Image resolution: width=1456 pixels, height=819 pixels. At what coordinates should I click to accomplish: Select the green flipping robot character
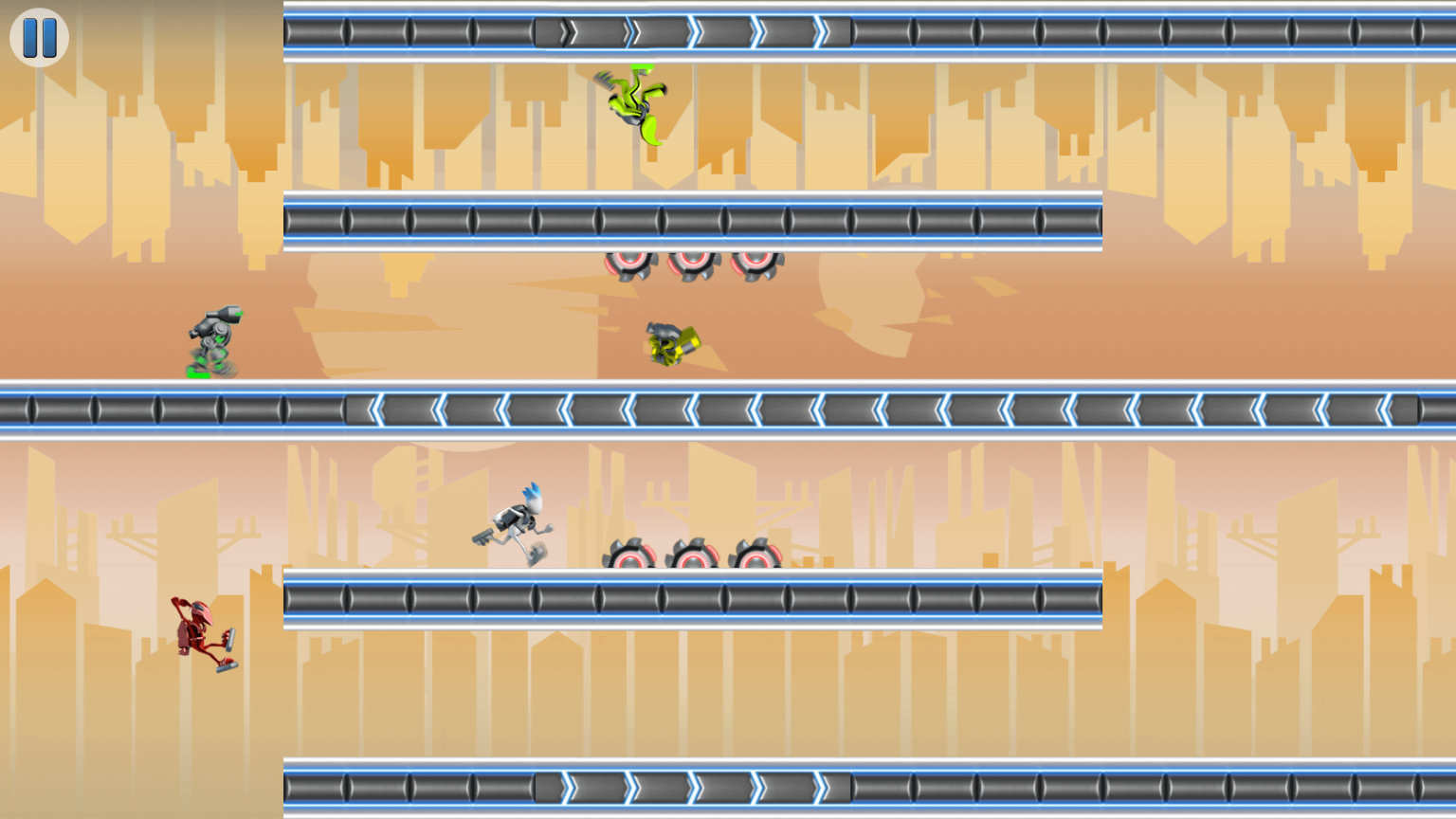(635, 104)
